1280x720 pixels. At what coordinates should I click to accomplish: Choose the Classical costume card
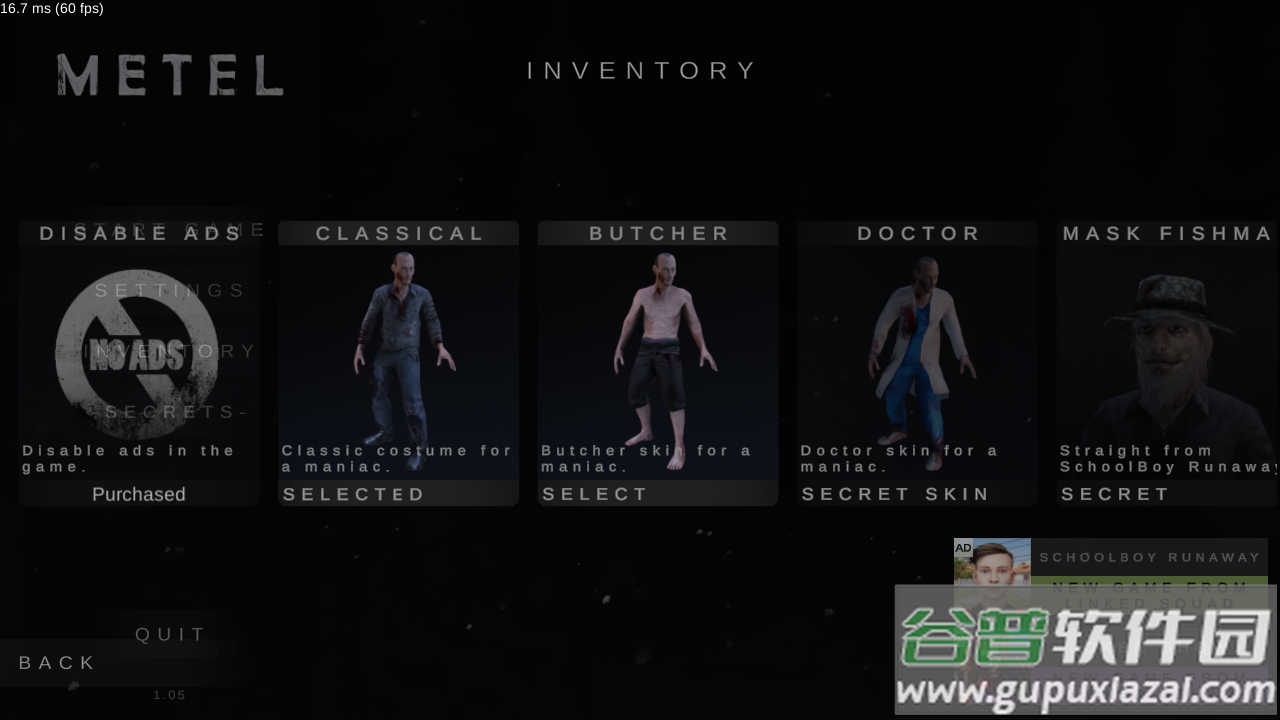click(398, 350)
